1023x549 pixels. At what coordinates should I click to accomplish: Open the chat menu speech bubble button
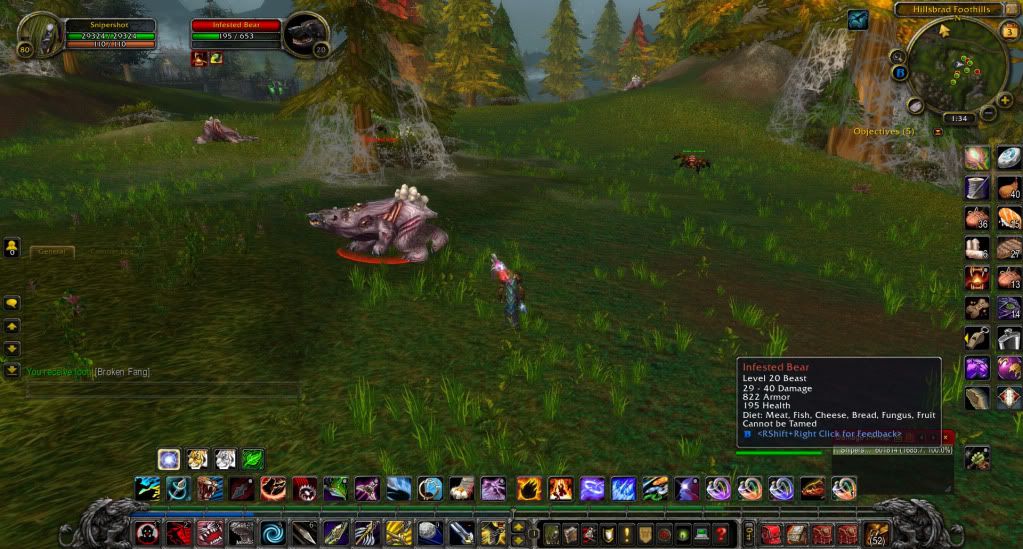coord(12,302)
